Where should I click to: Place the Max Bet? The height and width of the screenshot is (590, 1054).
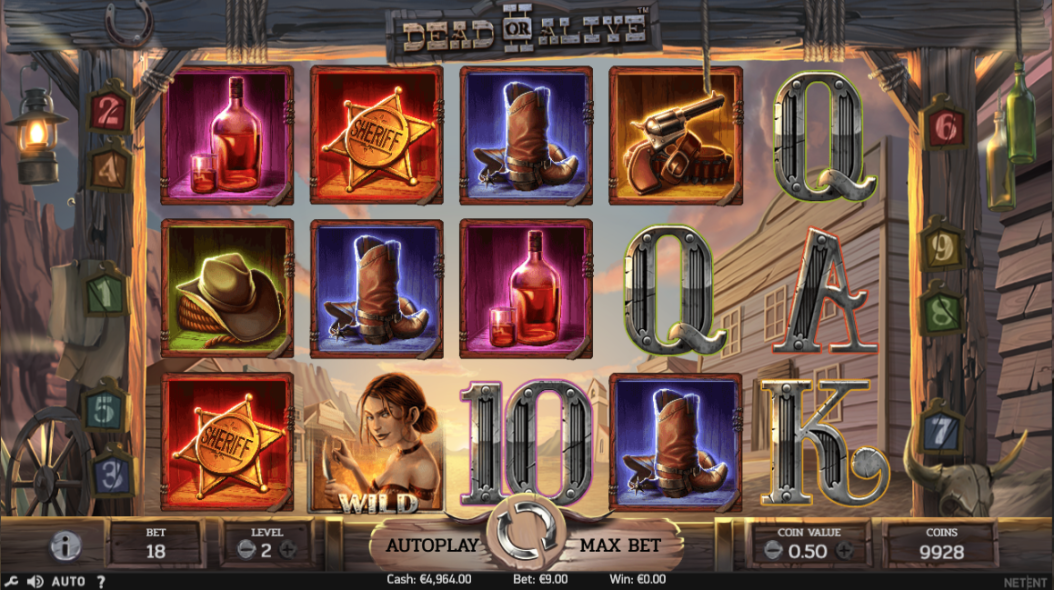620,546
